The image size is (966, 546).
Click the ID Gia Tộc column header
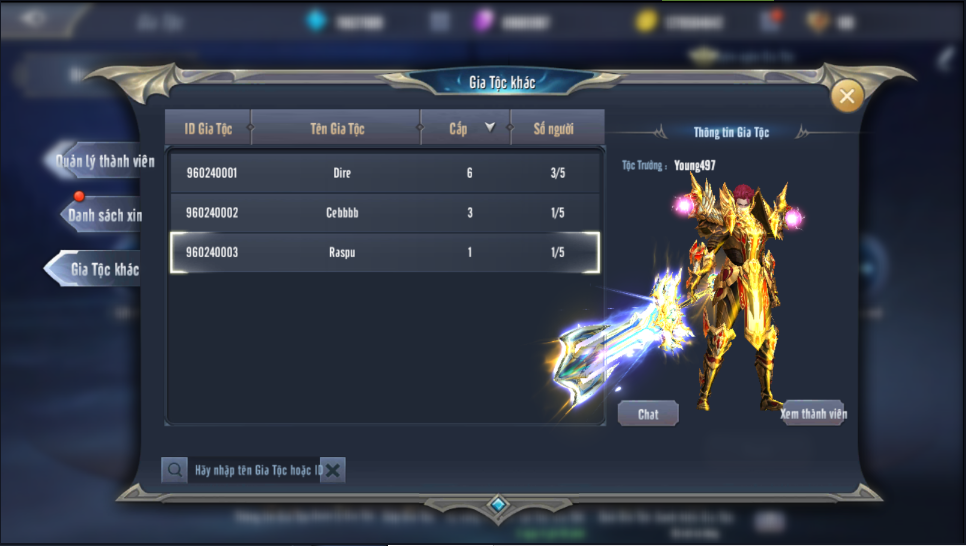pos(208,129)
